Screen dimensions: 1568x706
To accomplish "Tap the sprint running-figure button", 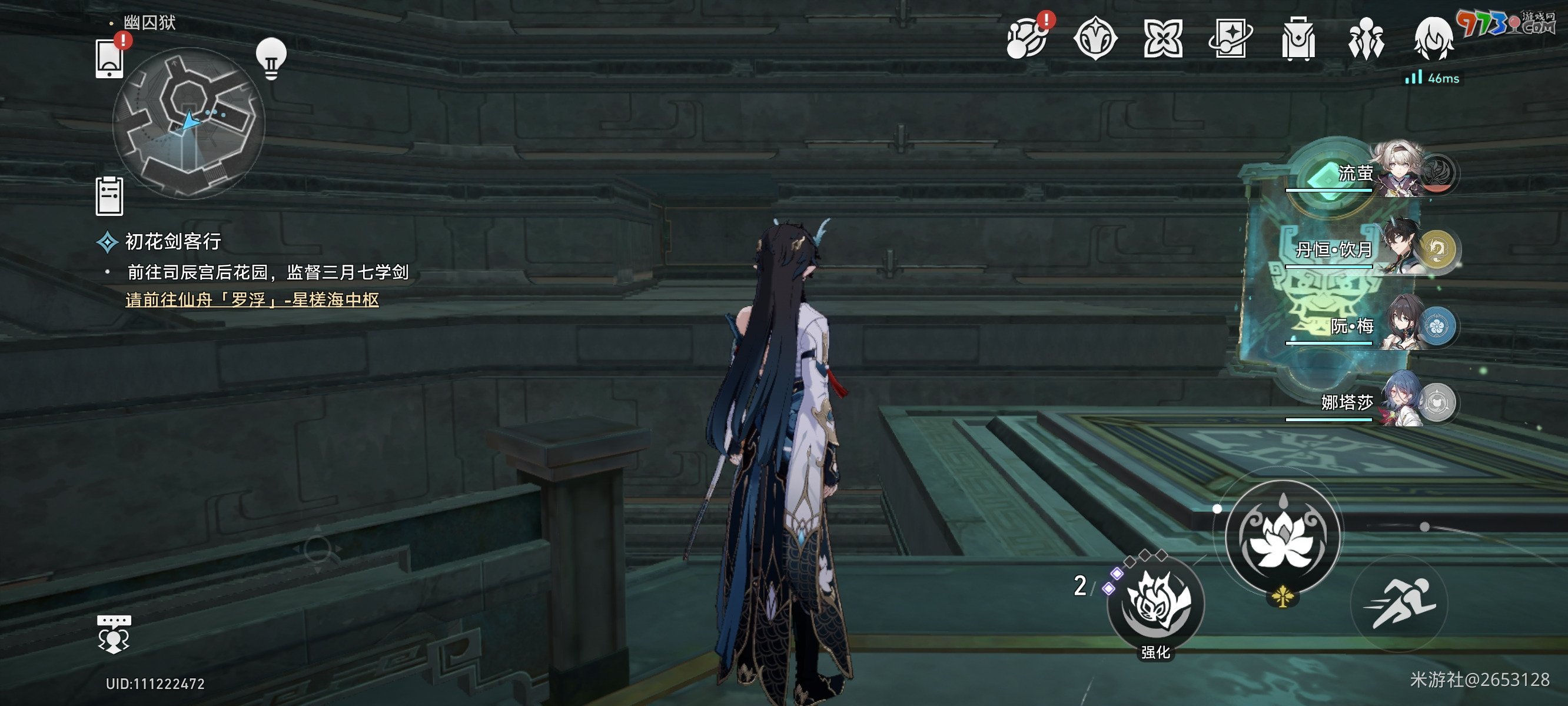I will 1400,604.
